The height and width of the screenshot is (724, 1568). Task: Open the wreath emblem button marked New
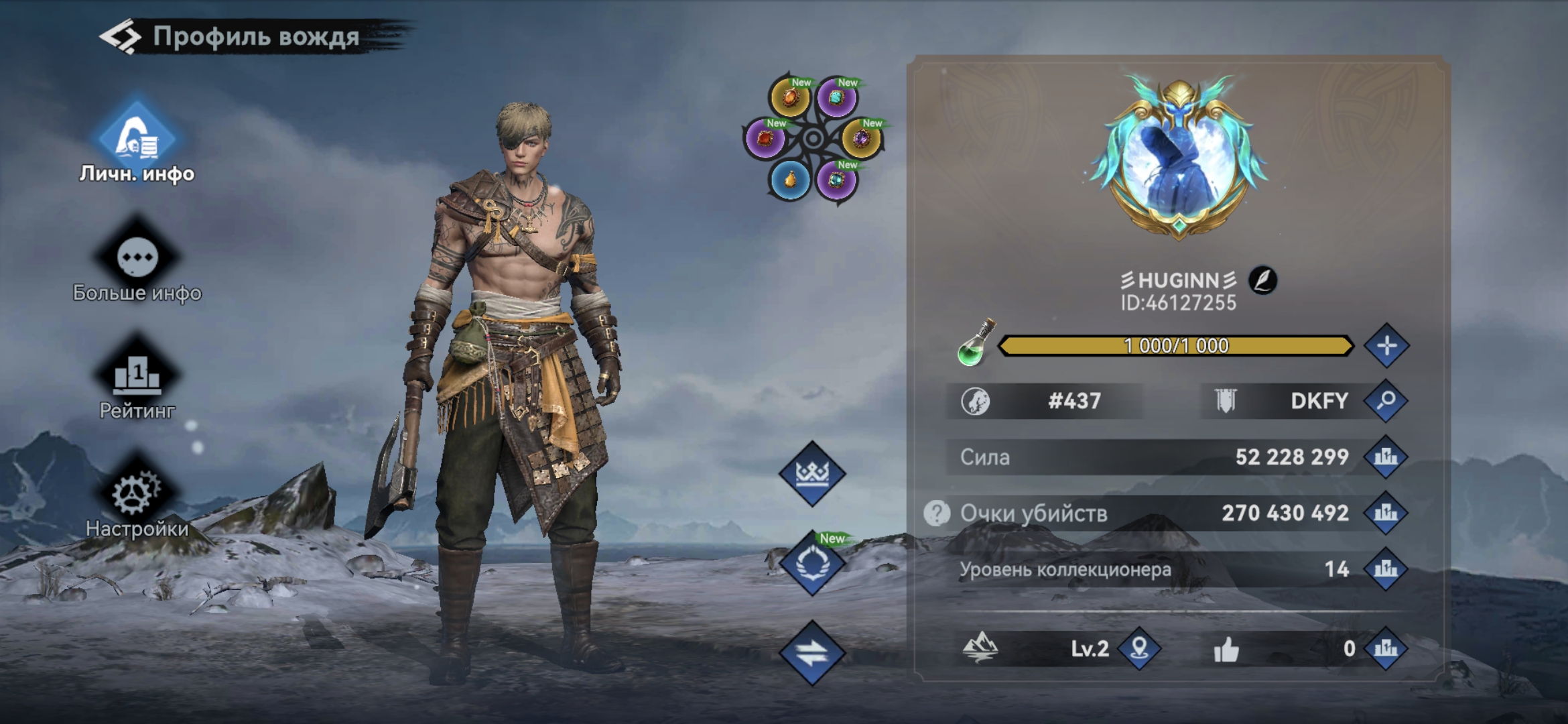coord(812,563)
